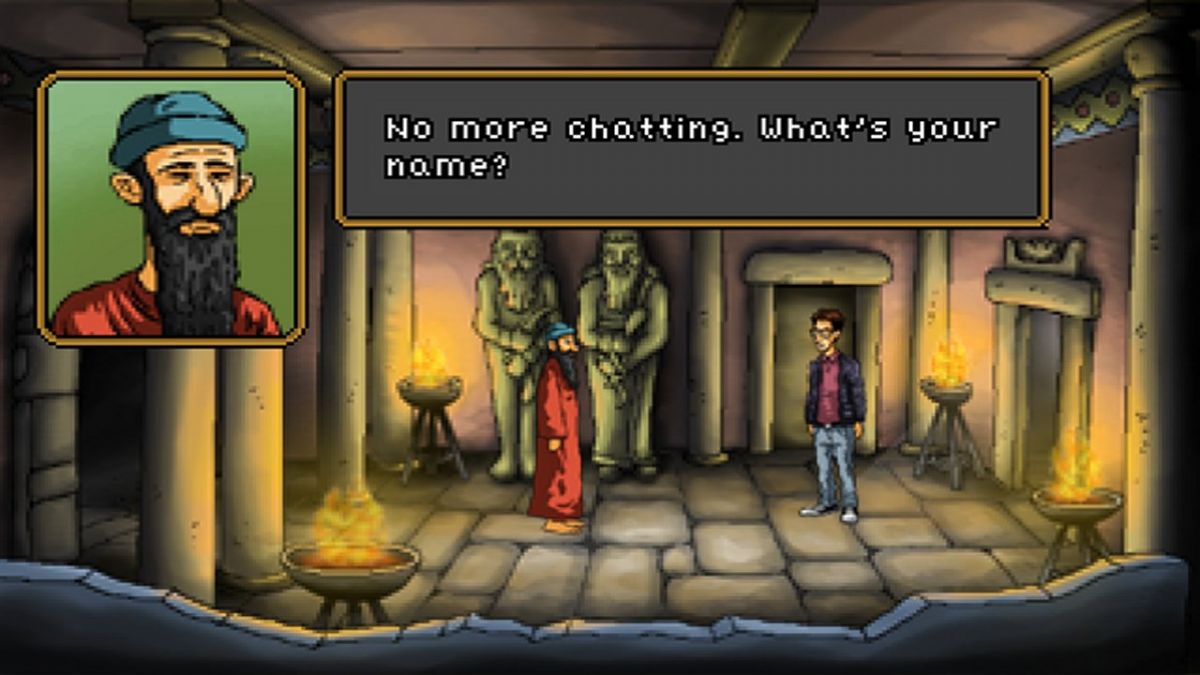Select the bearded speaker's portrait
This screenshot has height=675, width=1200.
click(x=171, y=207)
